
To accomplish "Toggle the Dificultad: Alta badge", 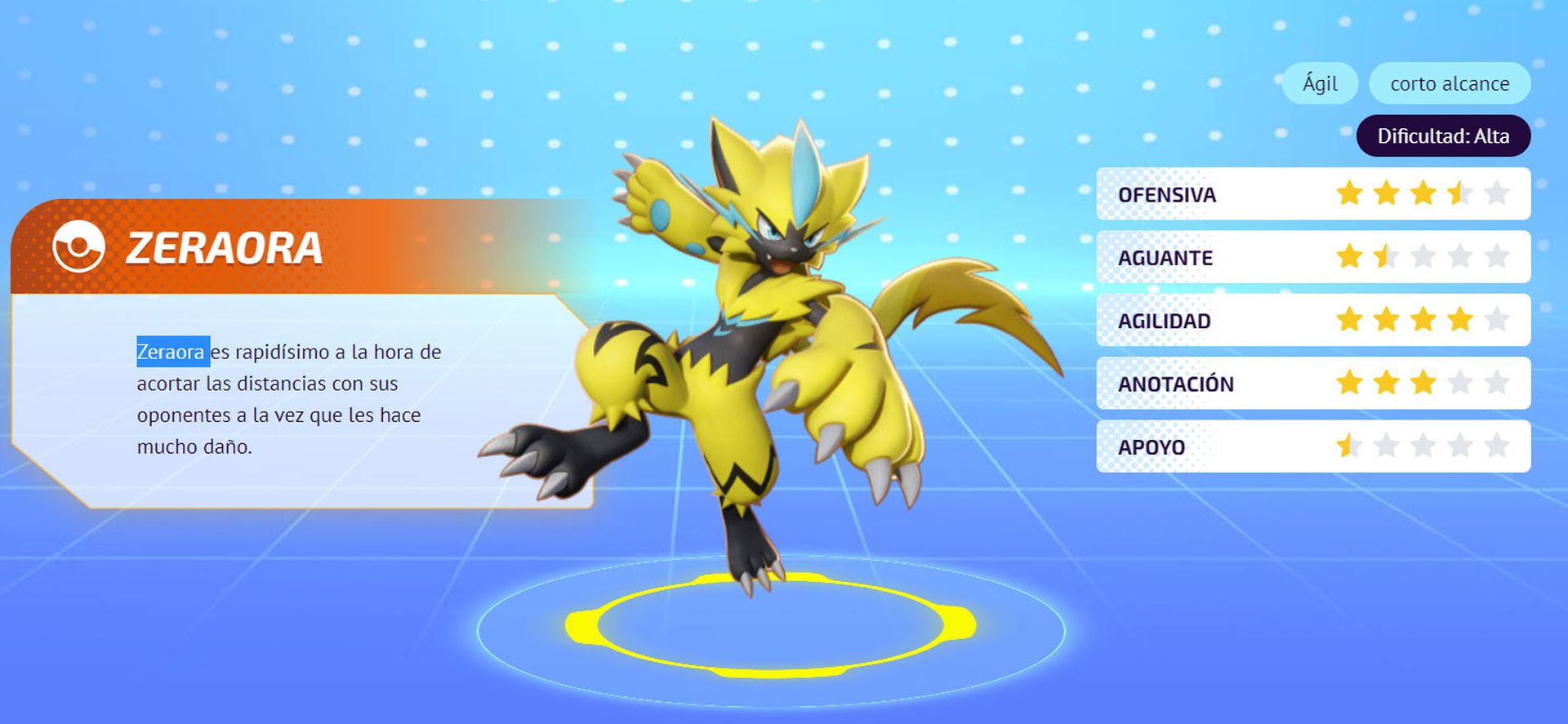I will (x=1444, y=135).
